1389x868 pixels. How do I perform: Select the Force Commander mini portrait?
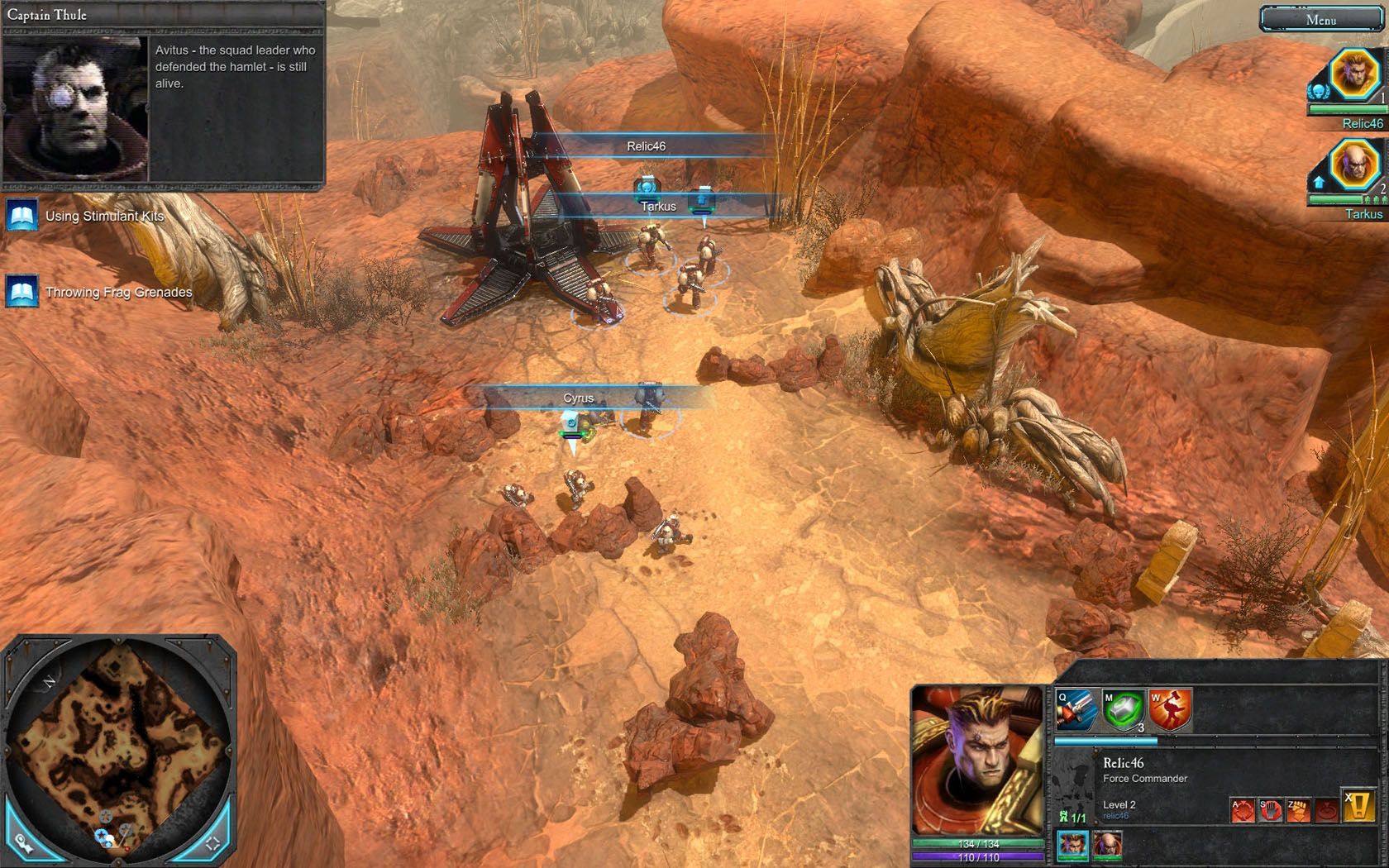pos(1072,845)
